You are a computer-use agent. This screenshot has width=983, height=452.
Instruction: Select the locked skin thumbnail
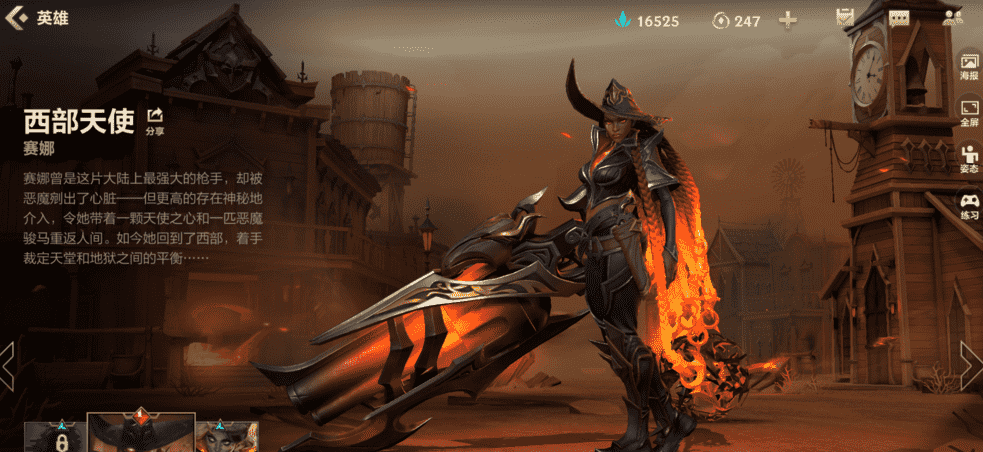coord(54,438)
